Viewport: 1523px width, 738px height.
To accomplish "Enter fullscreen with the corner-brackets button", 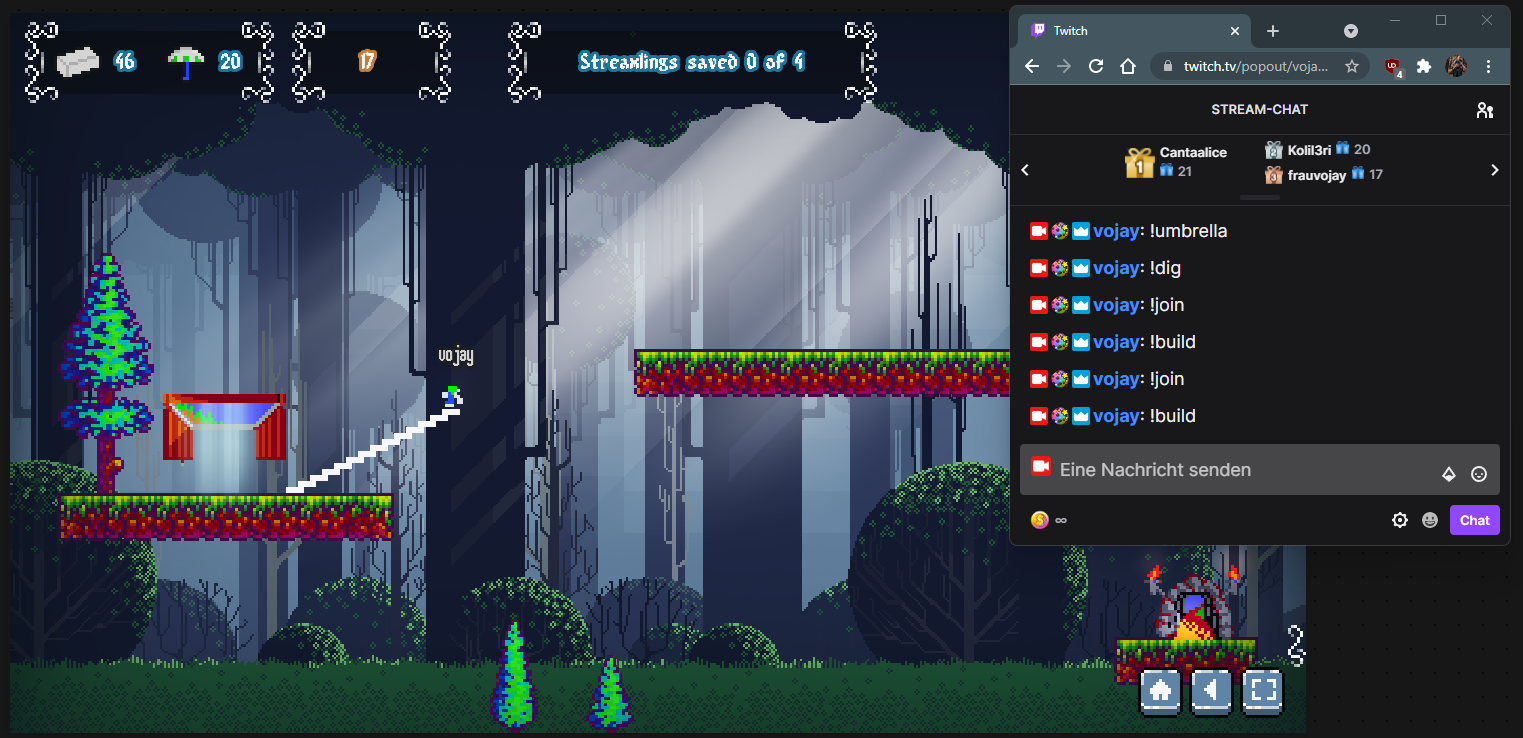I will coord(1262,690).
